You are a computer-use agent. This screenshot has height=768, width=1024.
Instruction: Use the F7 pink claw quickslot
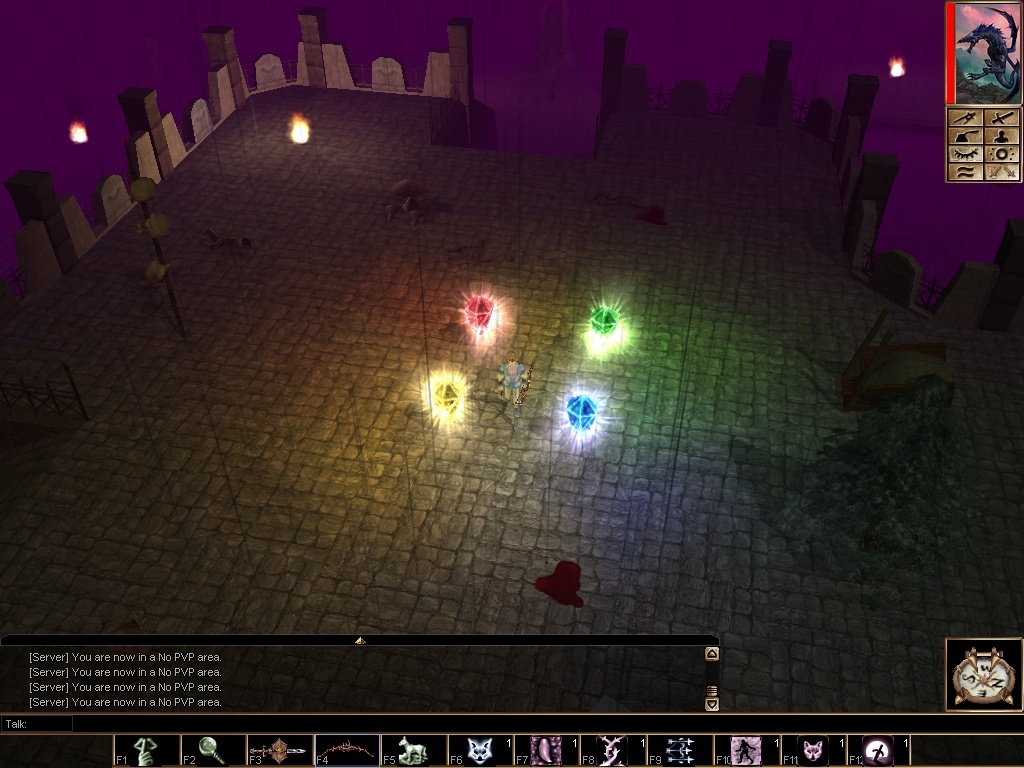click(x=547, y=750)
